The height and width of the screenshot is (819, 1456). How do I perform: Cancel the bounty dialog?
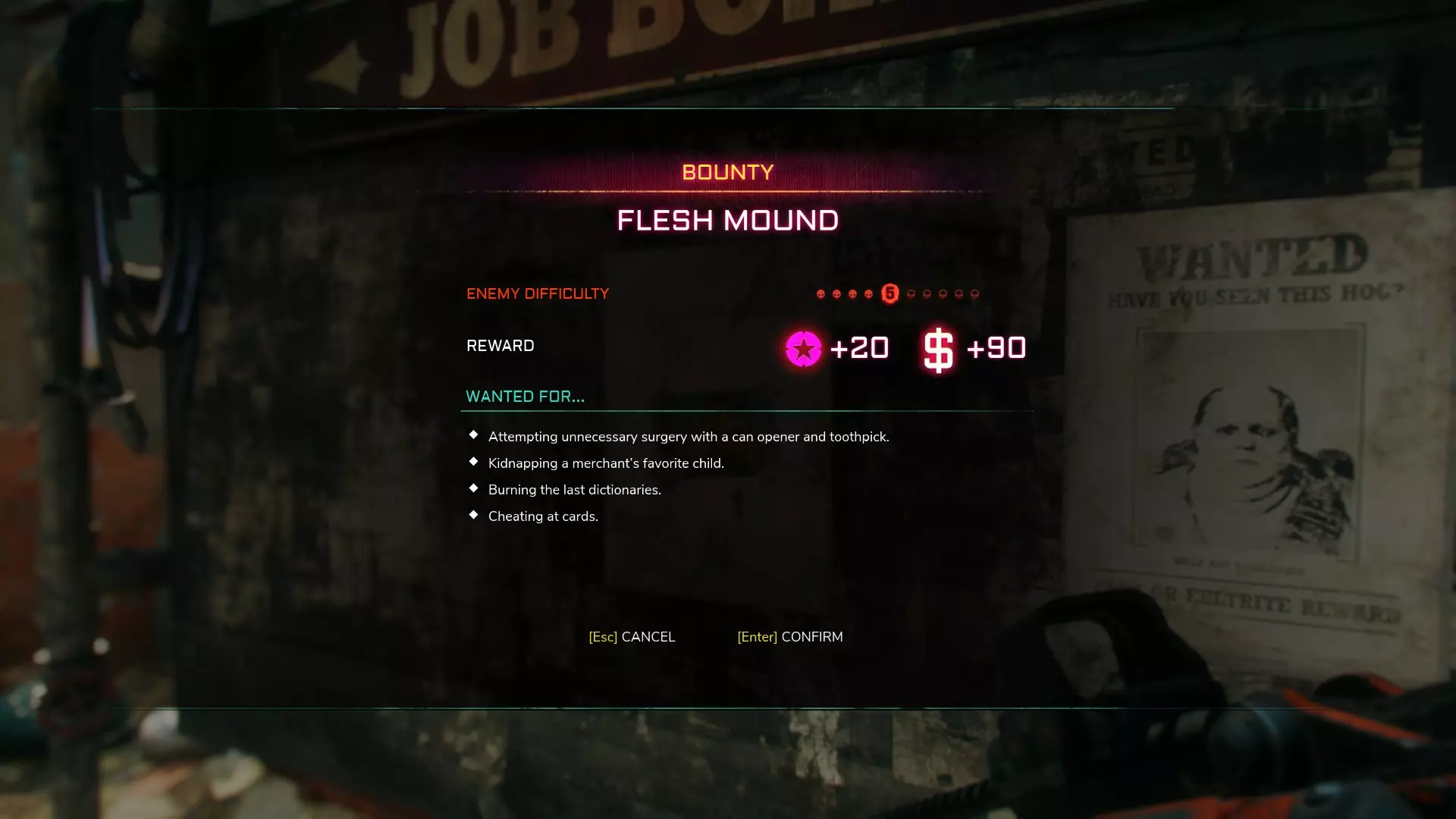[632, 637]
